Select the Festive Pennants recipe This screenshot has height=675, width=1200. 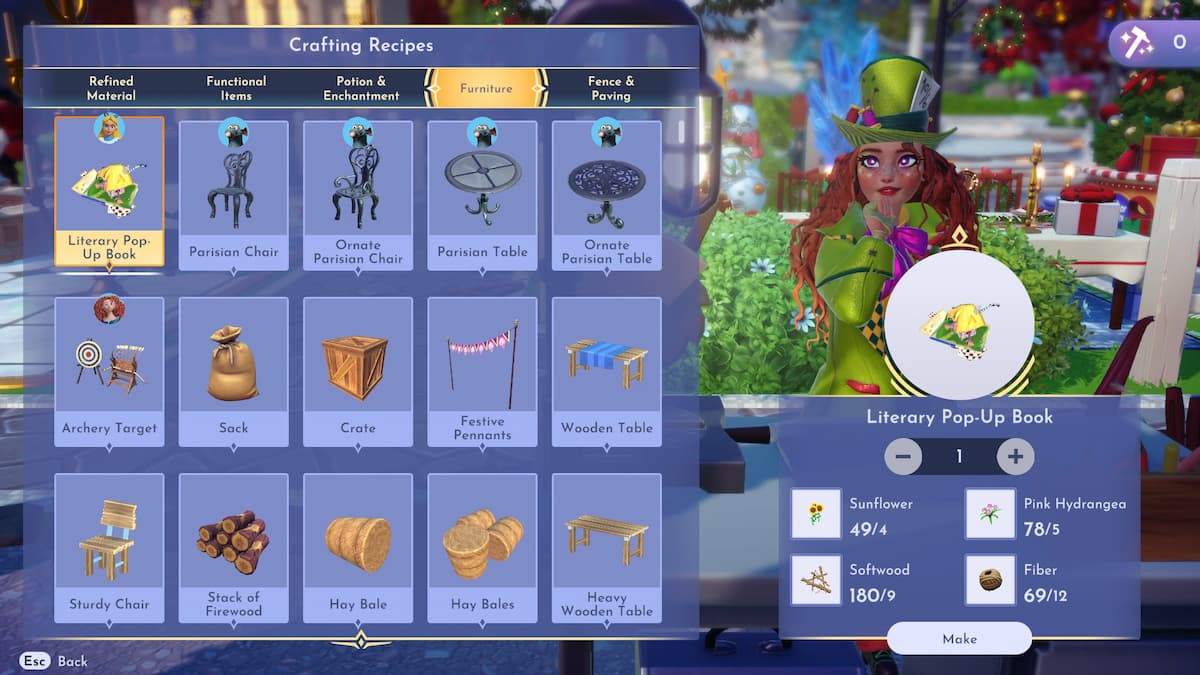pyautogui.click(x=482, y=372)
